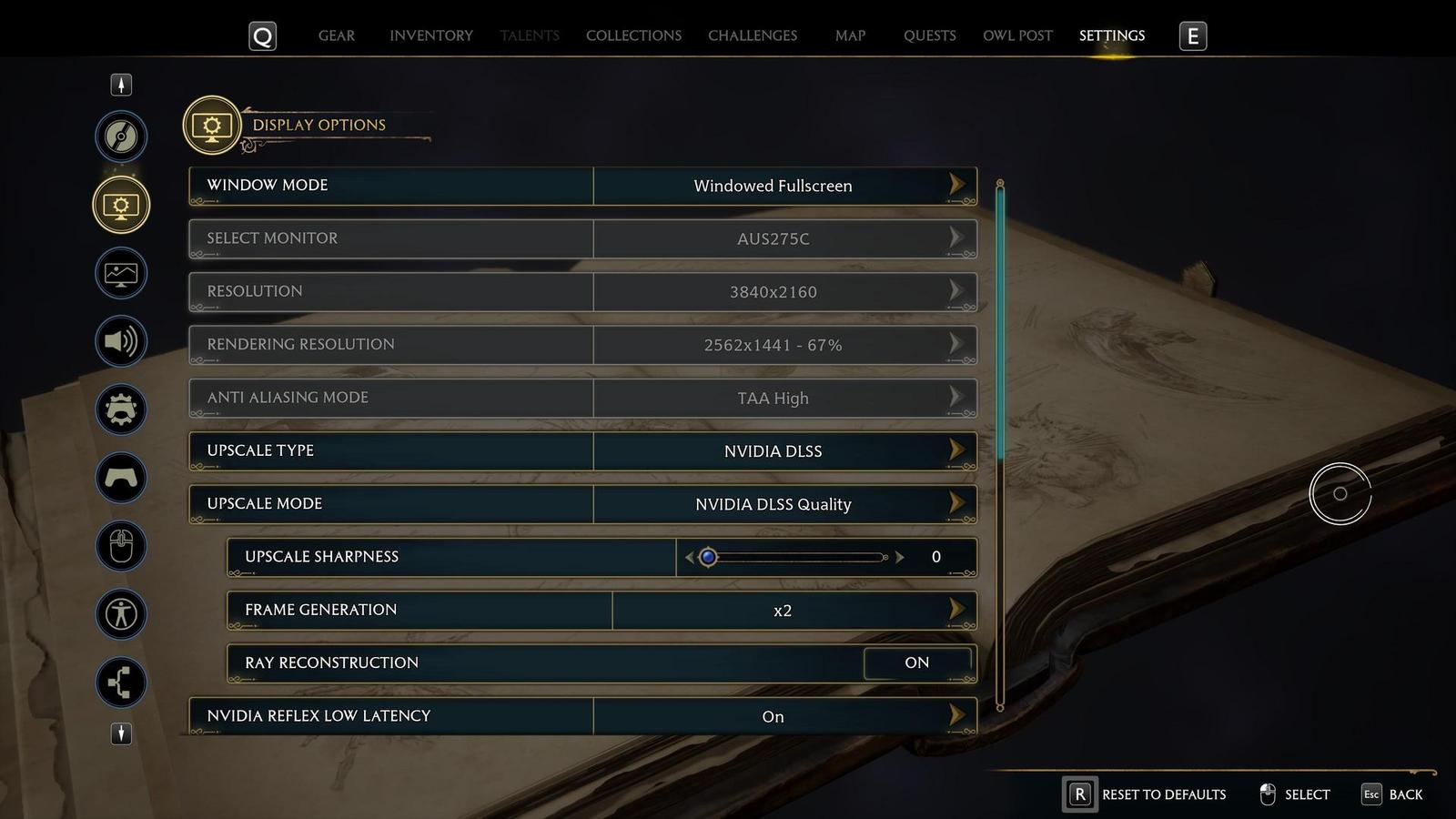
Task: Toggle Ray Reconstruction off
Action: [x=916, y=662]
